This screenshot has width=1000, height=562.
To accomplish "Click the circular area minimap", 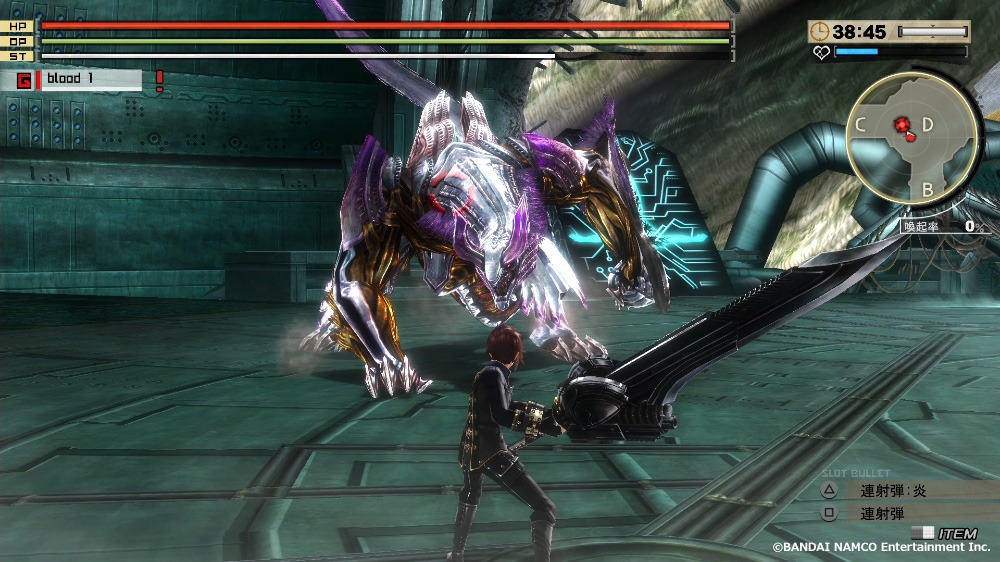I will click(x=913, y=140).
